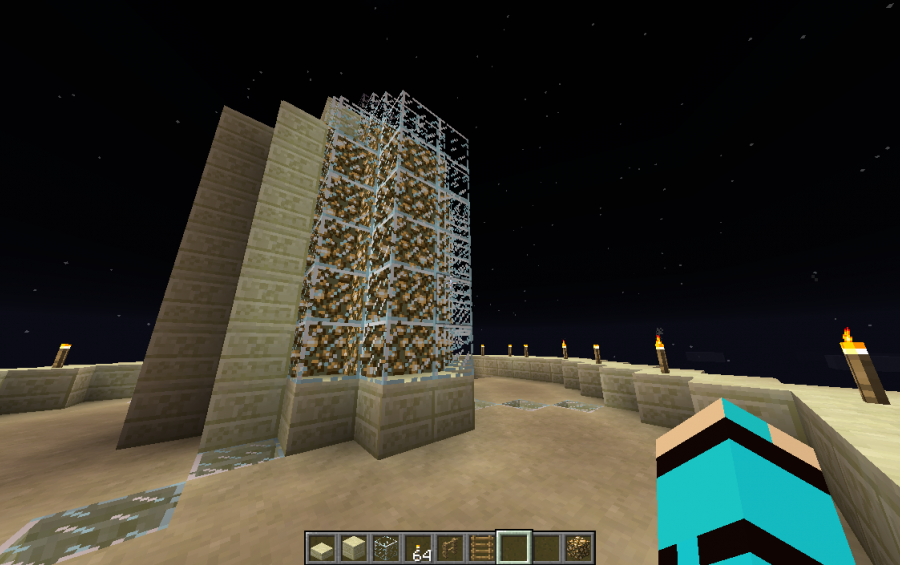Choose the full sandstone block slot
900x565 pixels.
pyautogui.click(x=353, y=548)
